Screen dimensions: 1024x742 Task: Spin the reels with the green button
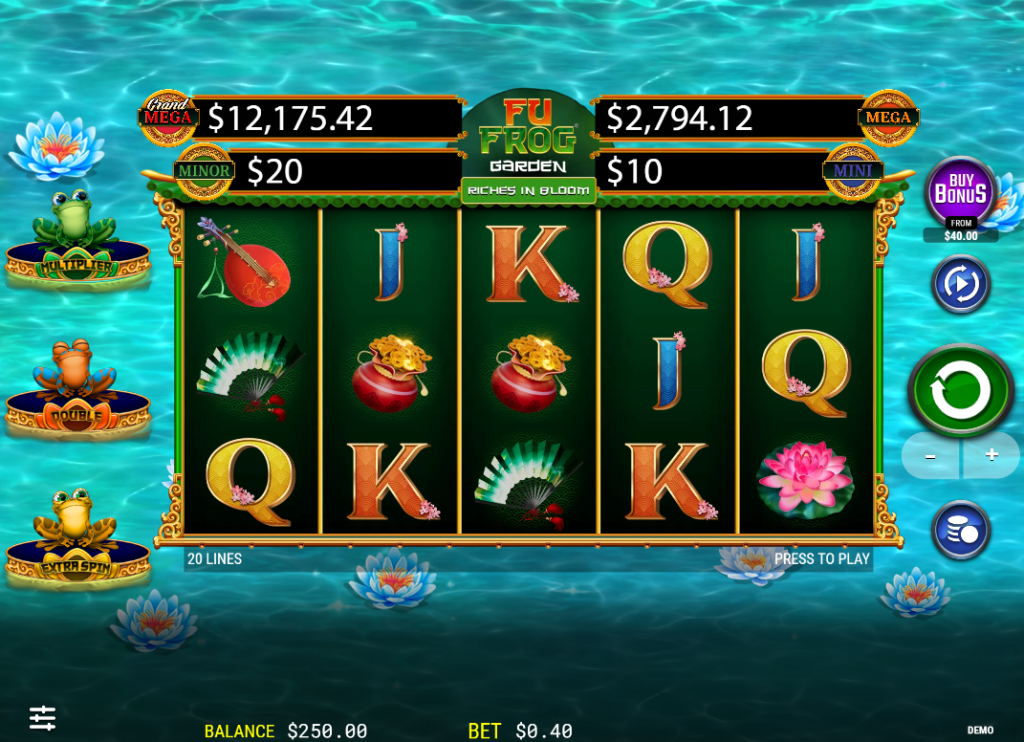(x=960, y=391)
